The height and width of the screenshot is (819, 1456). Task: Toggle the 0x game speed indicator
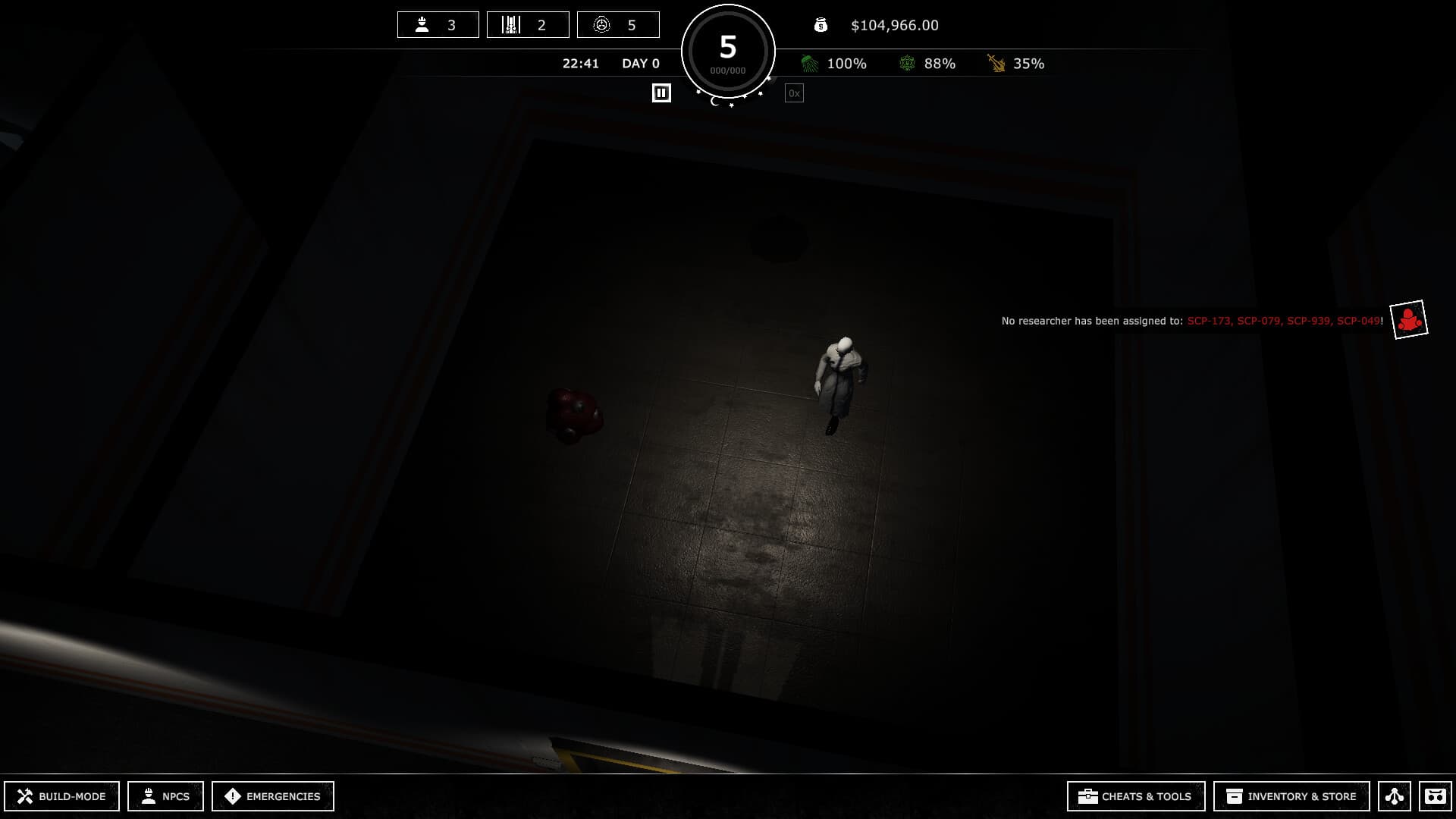pyautogui.click(x=794, y=93)
